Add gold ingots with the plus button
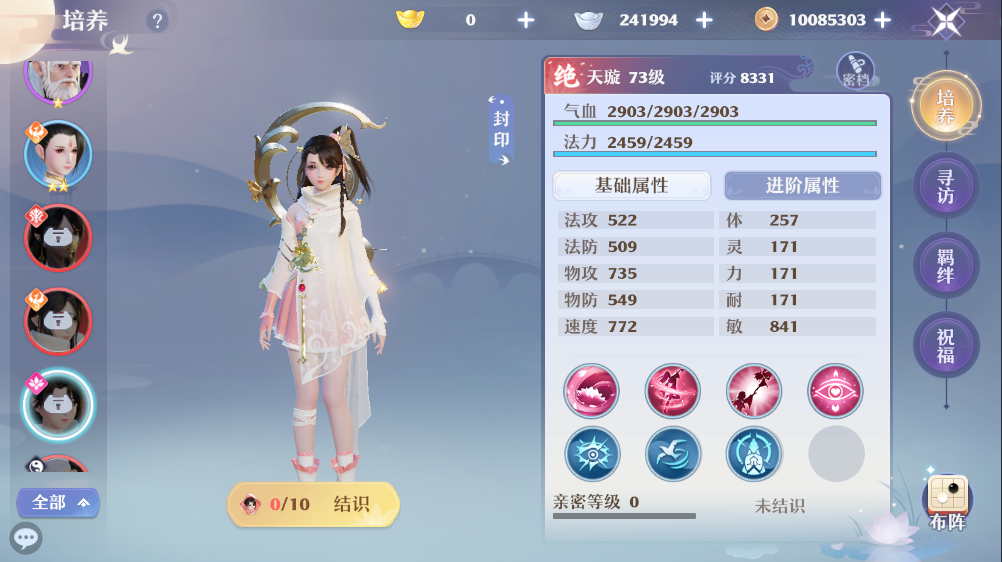1002x562 pixels. coord(526,20)
